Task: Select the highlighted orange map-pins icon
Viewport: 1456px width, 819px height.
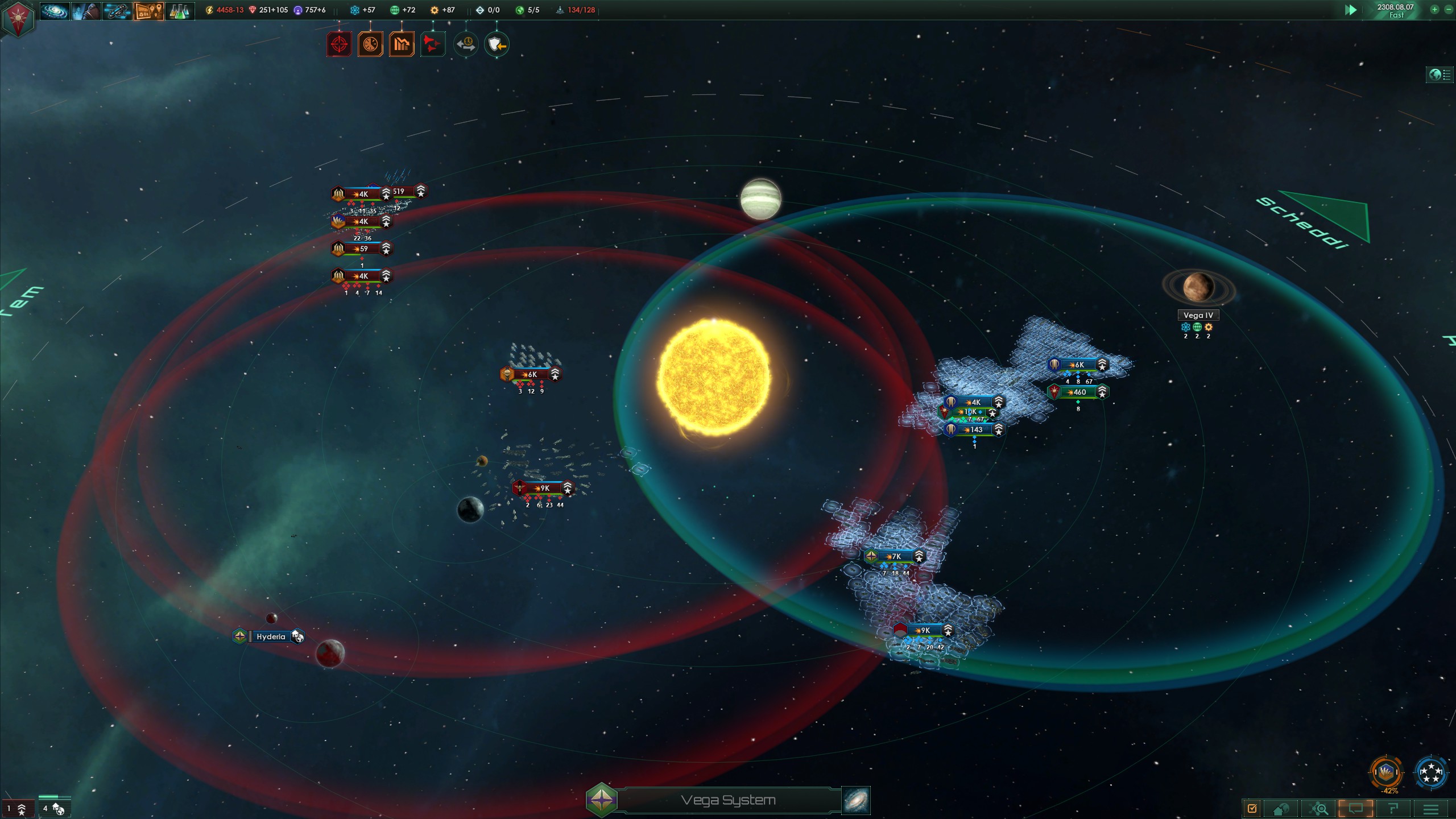Action: coord(149,10)
